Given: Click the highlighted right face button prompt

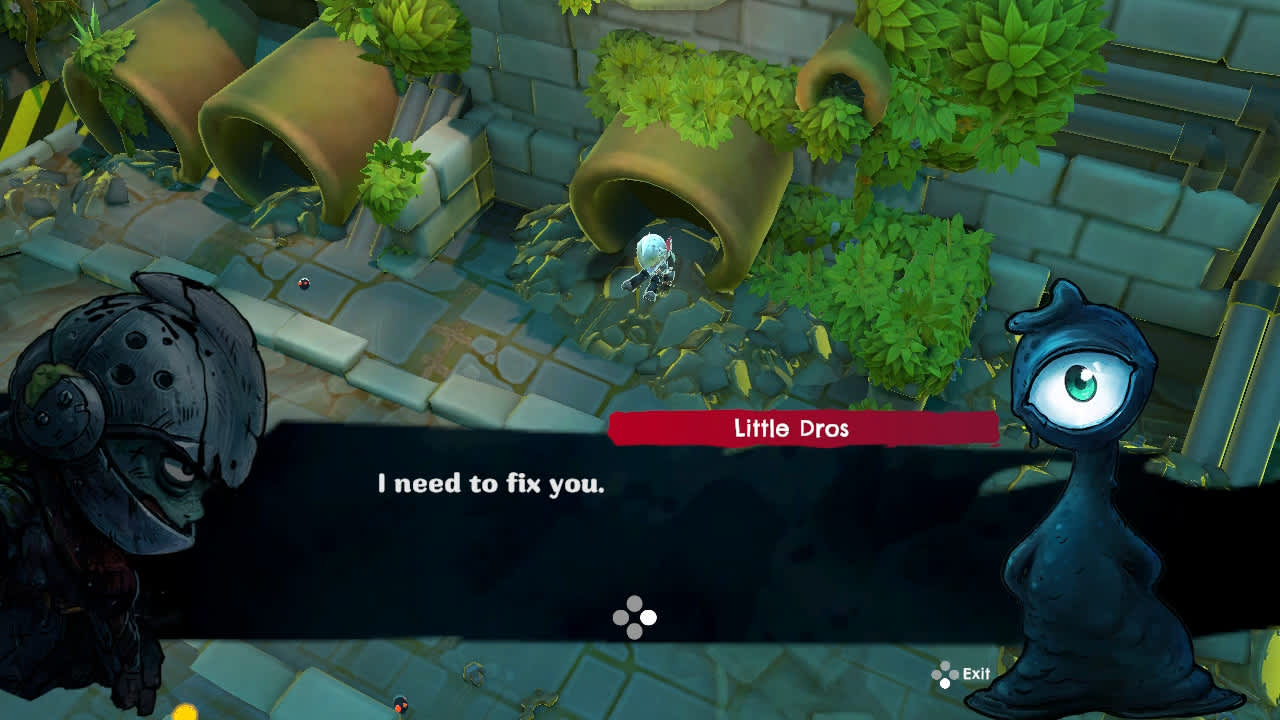Looking at the screenshot, I should 648,617.
